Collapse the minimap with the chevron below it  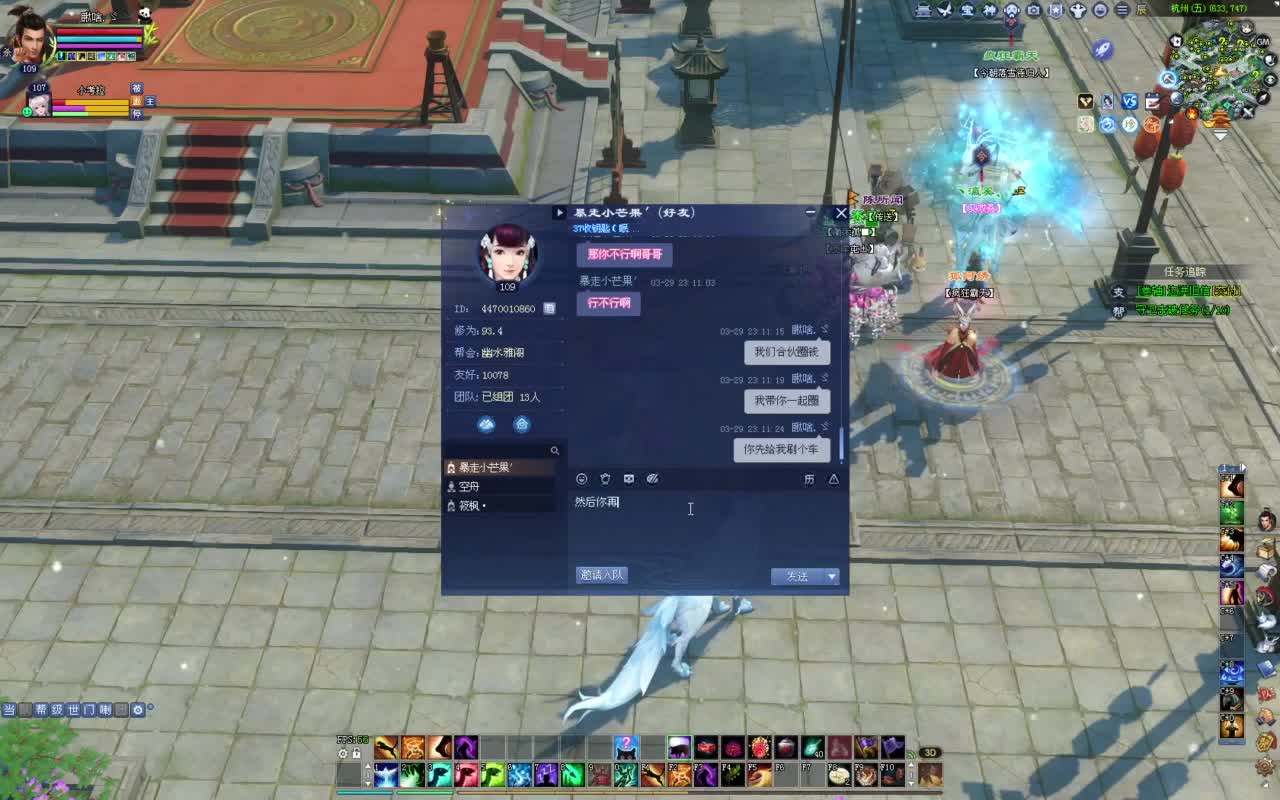click(x=1220, y=135)
